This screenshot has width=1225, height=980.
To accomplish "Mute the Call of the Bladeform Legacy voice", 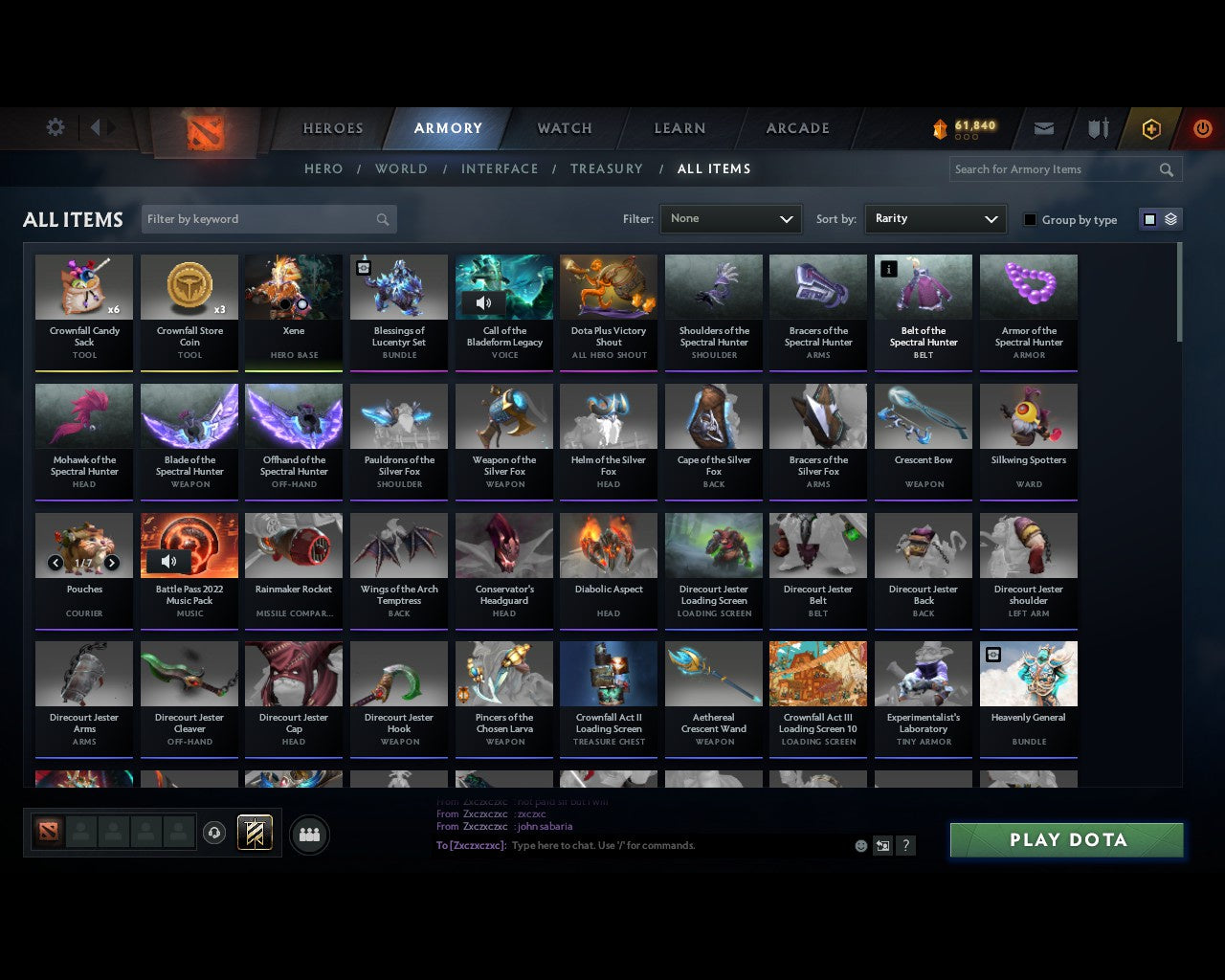I will (x=484, y=302).
